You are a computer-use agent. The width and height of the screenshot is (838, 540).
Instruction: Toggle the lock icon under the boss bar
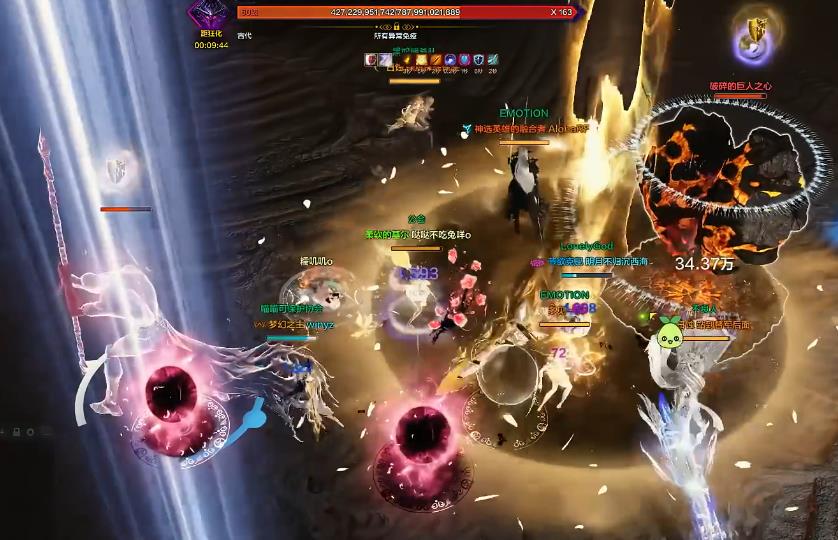pyautogui.click(x=397, y=26)
